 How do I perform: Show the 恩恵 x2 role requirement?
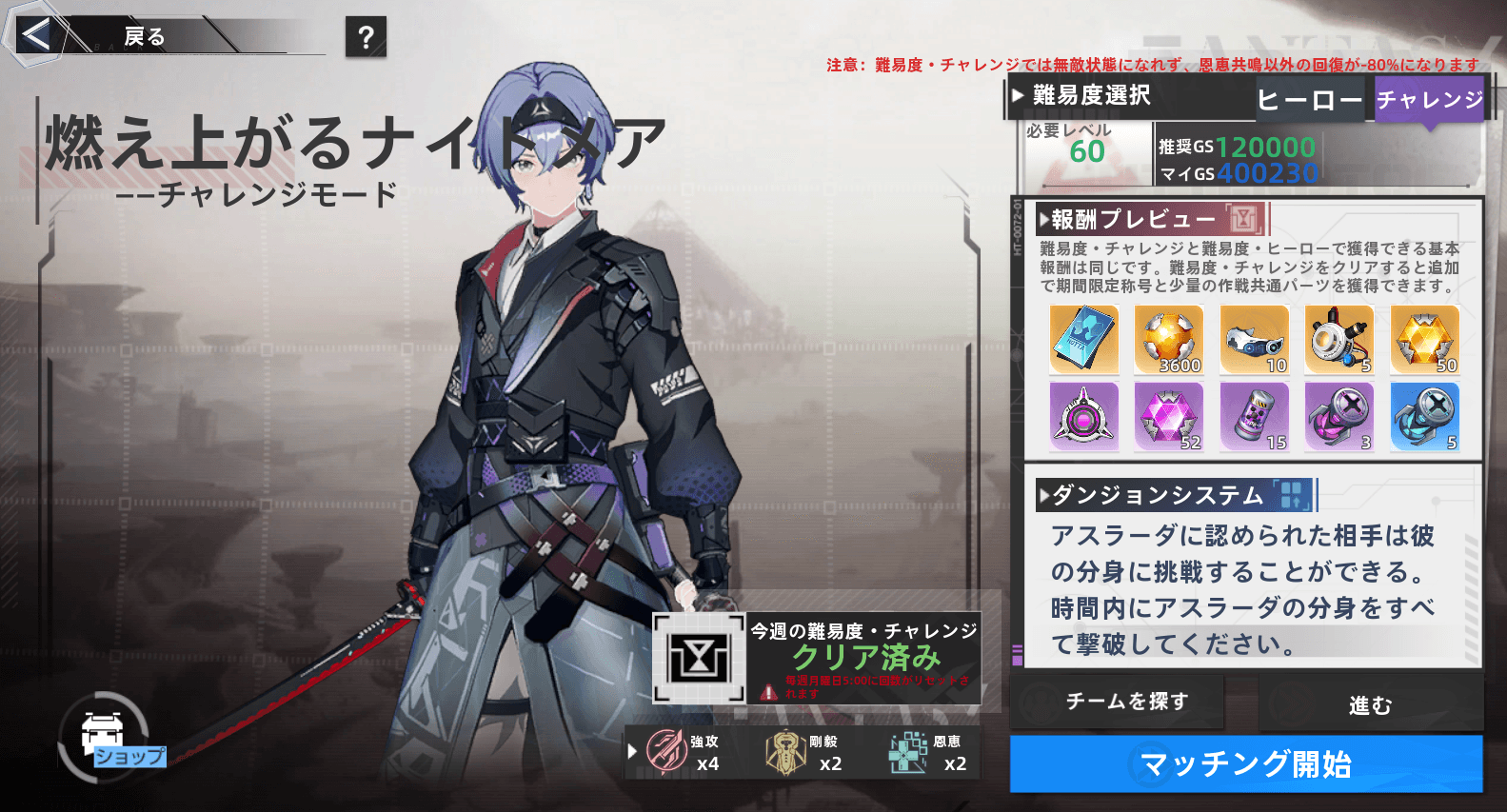926,752
